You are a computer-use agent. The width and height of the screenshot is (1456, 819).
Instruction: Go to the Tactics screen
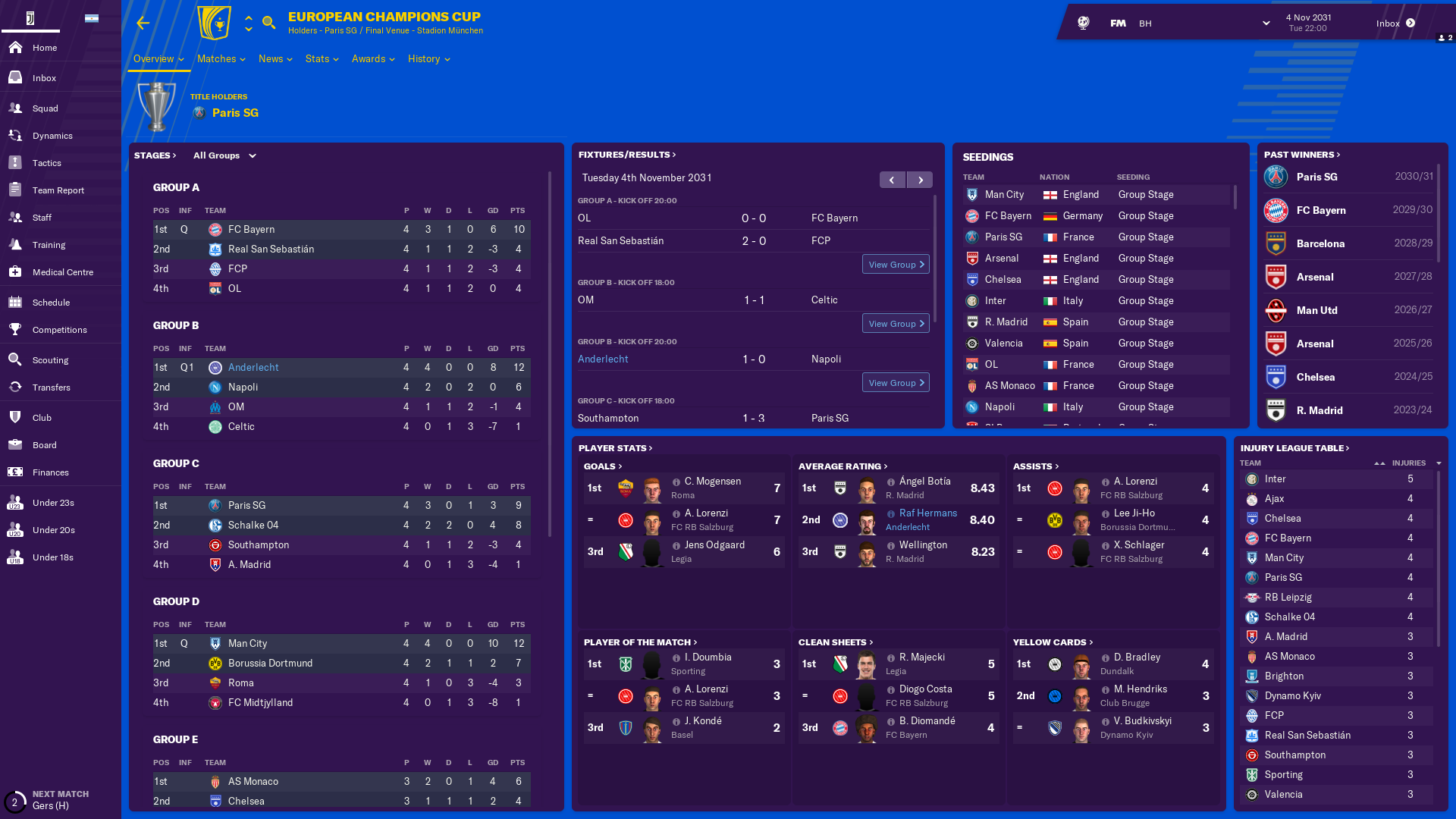click(x=46, y=163)
